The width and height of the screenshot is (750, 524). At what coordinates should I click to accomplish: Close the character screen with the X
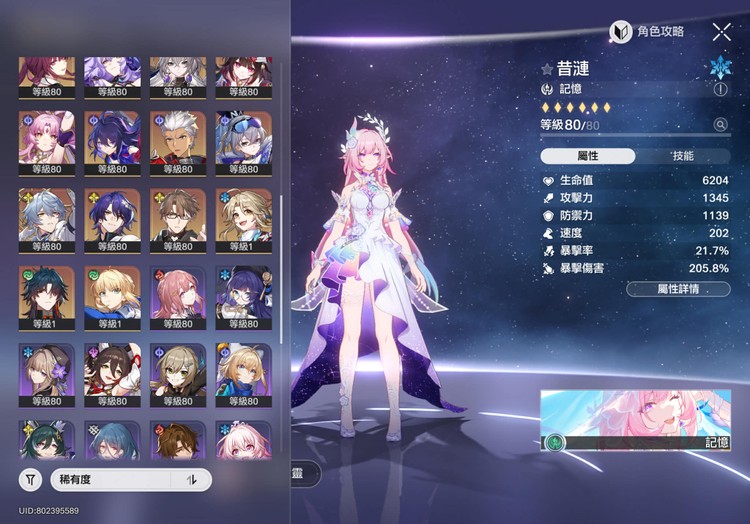[x=721, y=32]
